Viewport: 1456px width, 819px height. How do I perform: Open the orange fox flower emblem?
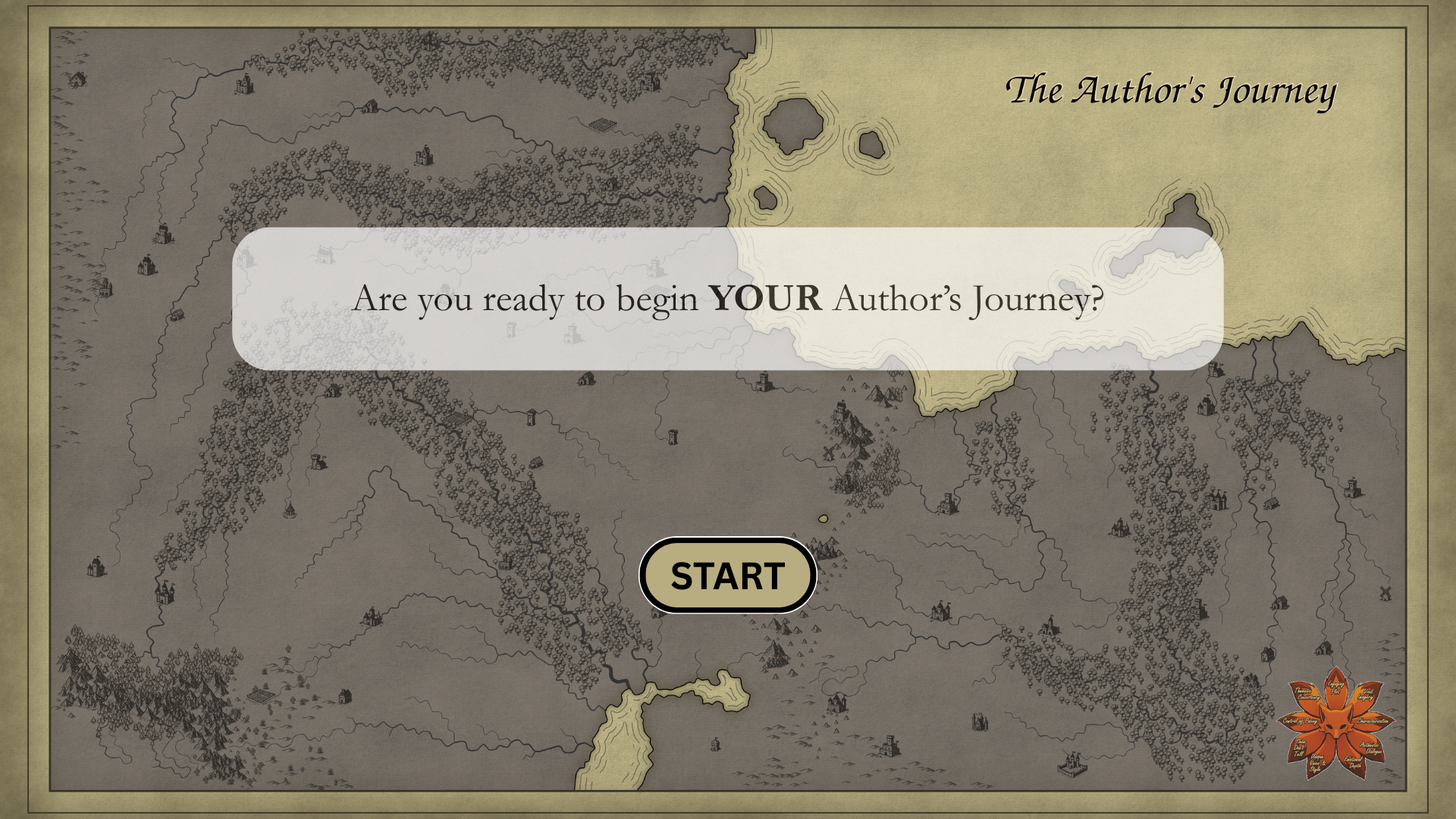[x=1336, y=723]
